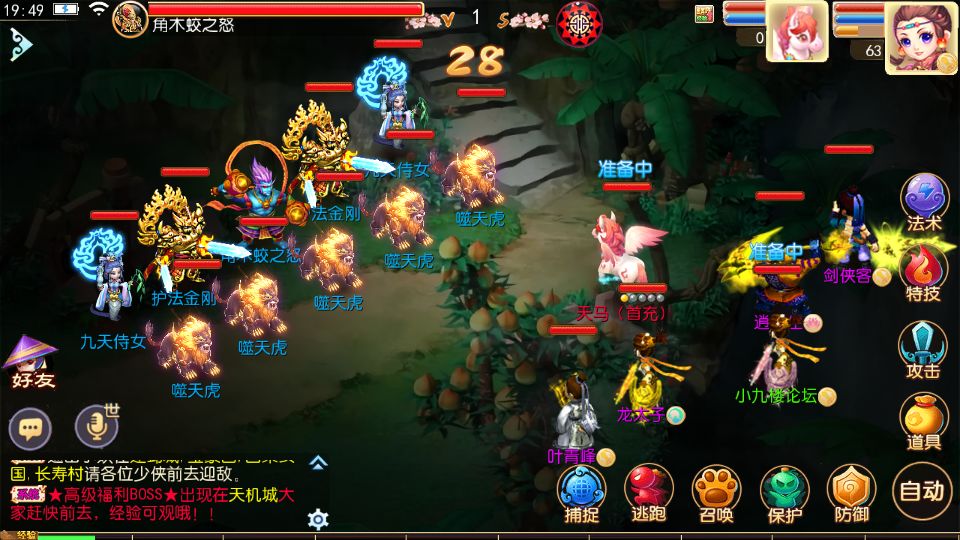Use the 保护 protect command
Image resolution: width=960 pixels, height=540 pixels.
785,493
